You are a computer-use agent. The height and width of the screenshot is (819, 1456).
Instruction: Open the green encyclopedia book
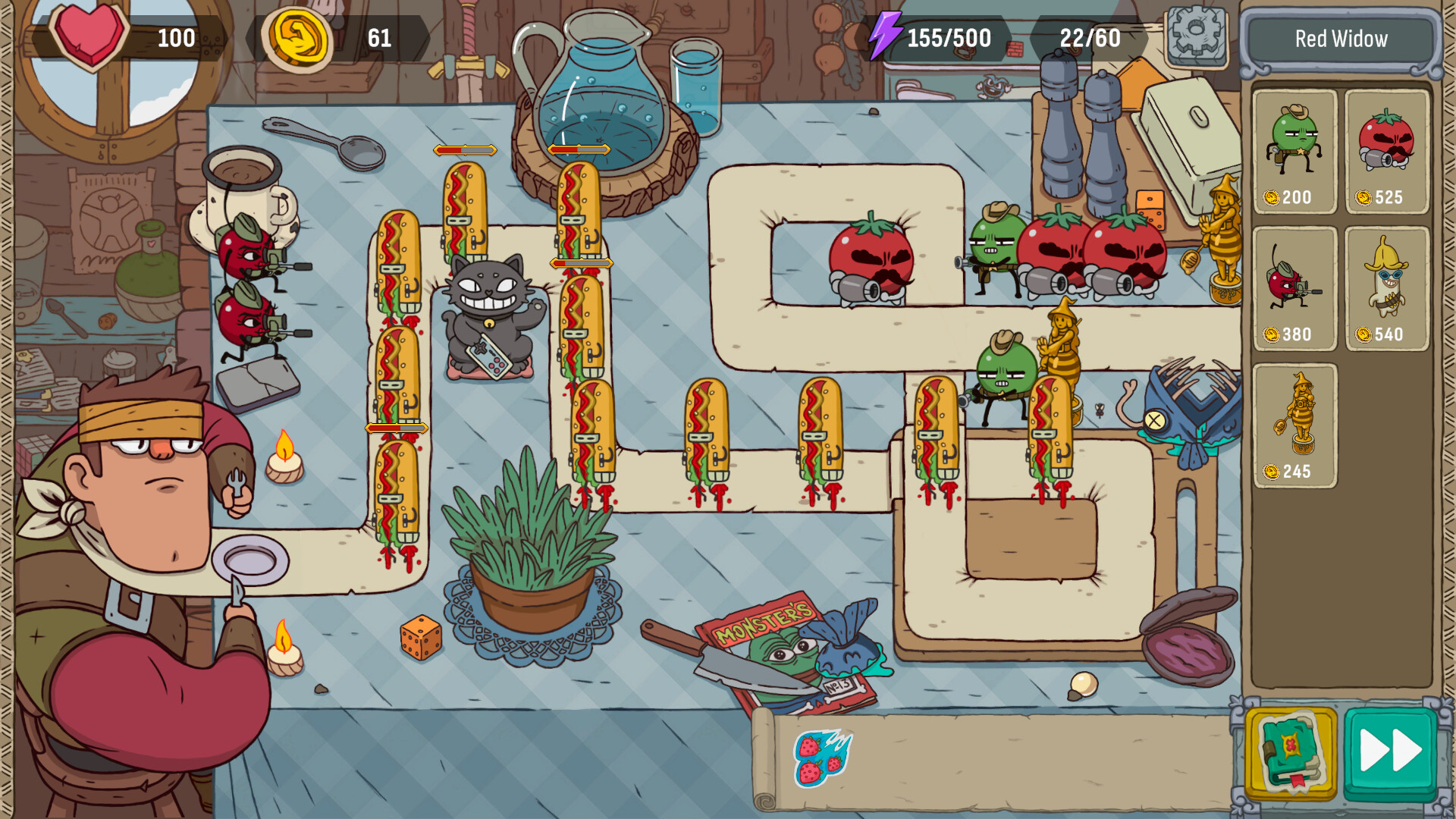pyautogui.click(x=1291, y=751)
